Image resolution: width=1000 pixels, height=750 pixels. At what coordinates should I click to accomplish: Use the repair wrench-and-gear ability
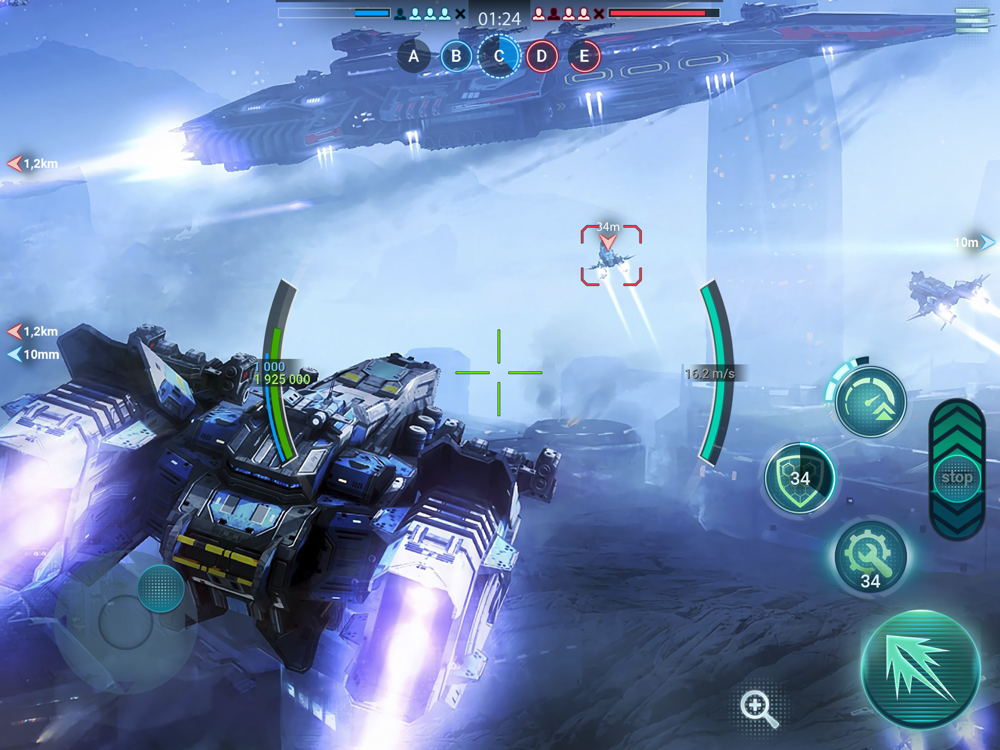click(870, 555)
